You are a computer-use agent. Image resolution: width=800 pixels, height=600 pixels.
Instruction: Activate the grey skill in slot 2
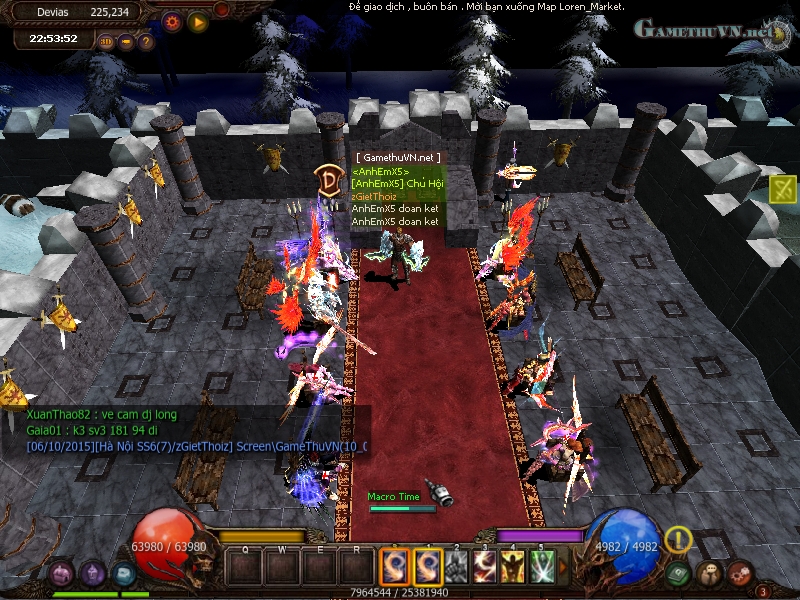457,568
